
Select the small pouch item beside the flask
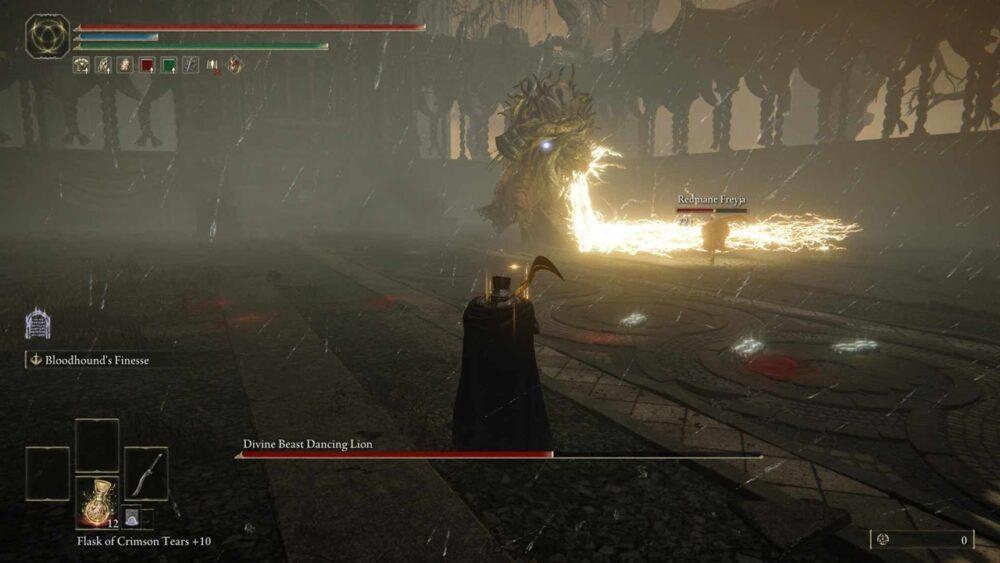[132, 517]
